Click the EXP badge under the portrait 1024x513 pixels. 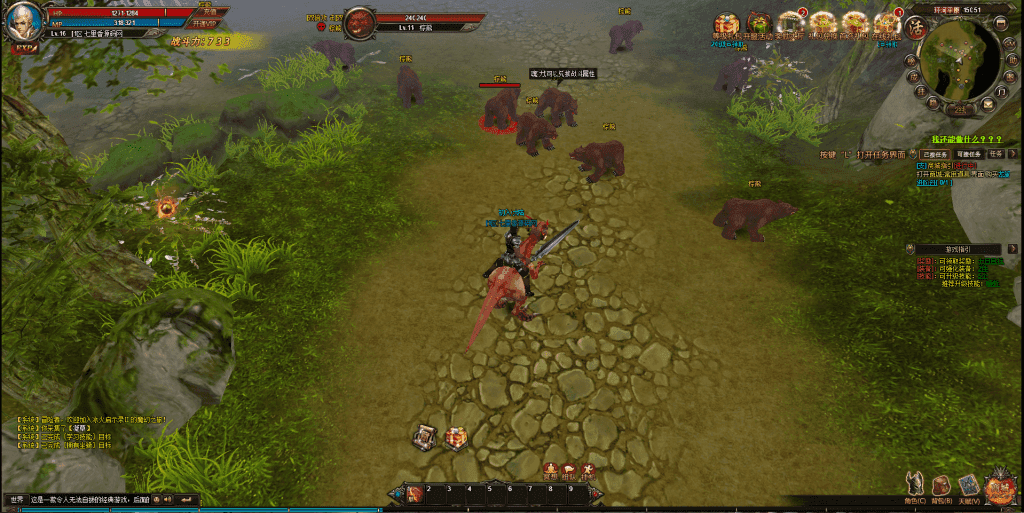coord(23,47)
